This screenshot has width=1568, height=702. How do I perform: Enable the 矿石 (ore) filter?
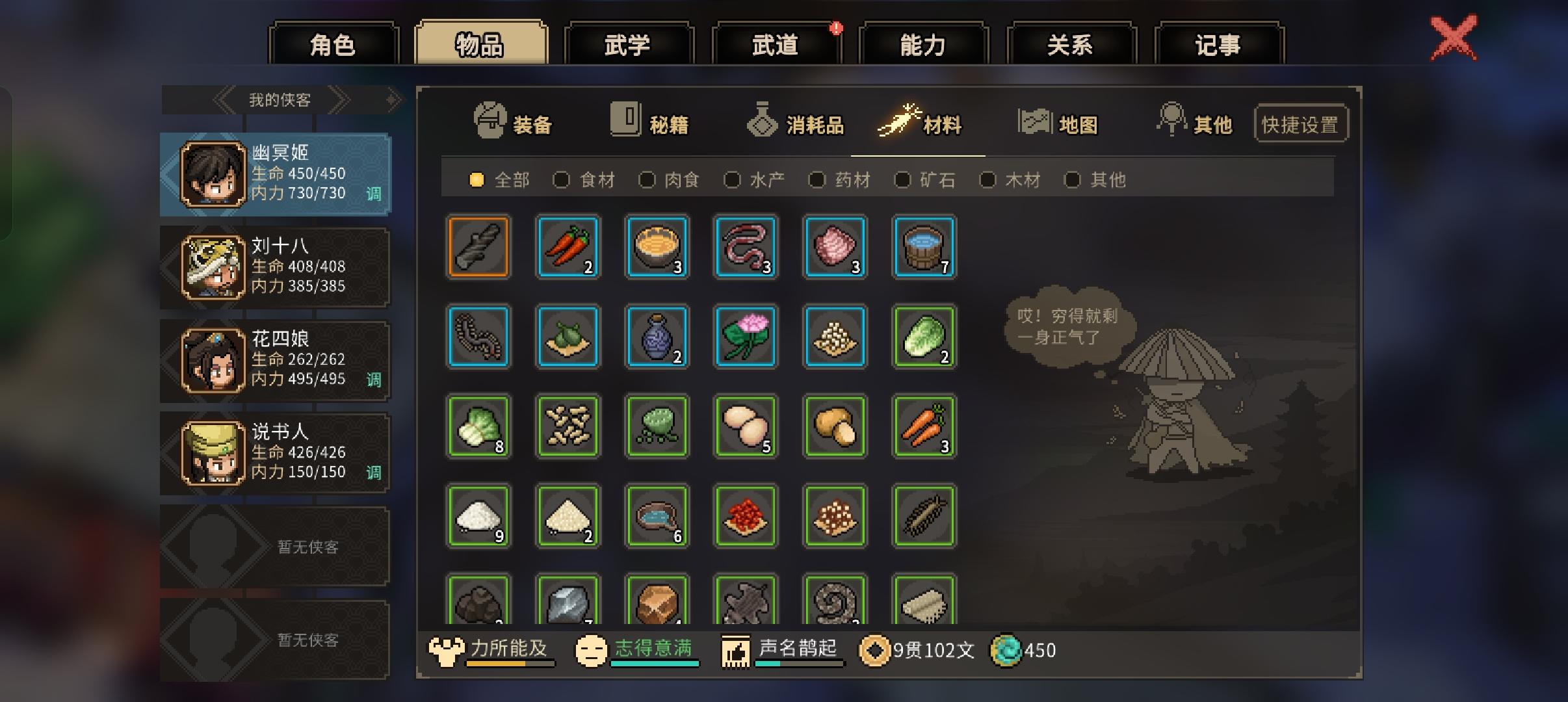[x=904, y=180]
